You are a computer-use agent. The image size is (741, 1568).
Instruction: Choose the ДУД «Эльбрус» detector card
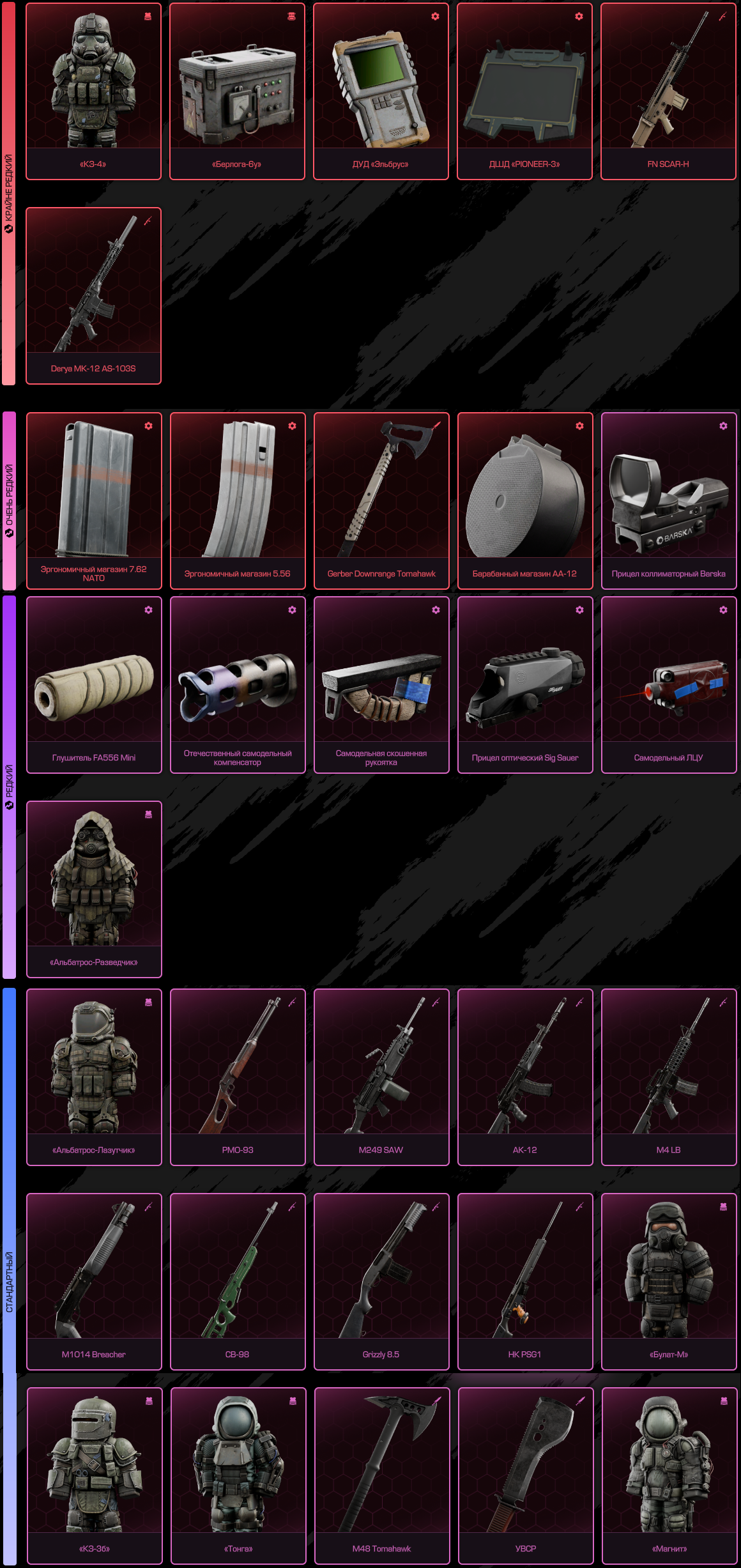[x=381, y=91]
